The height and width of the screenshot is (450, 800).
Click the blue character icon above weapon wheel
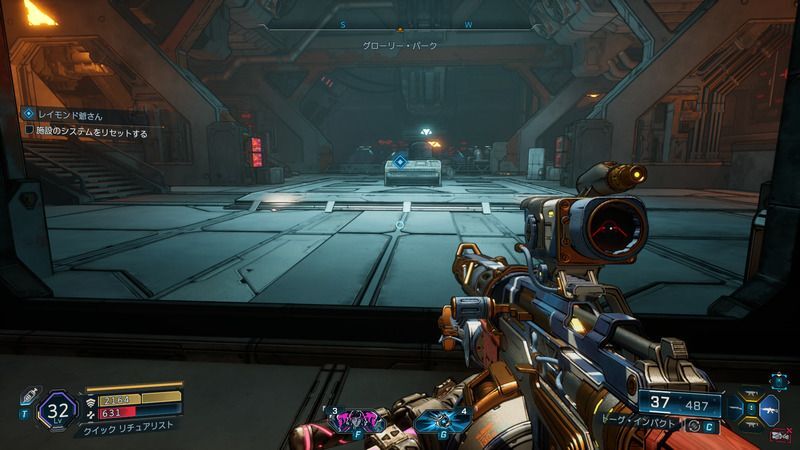pyautogui.click(x=777, y=380)
